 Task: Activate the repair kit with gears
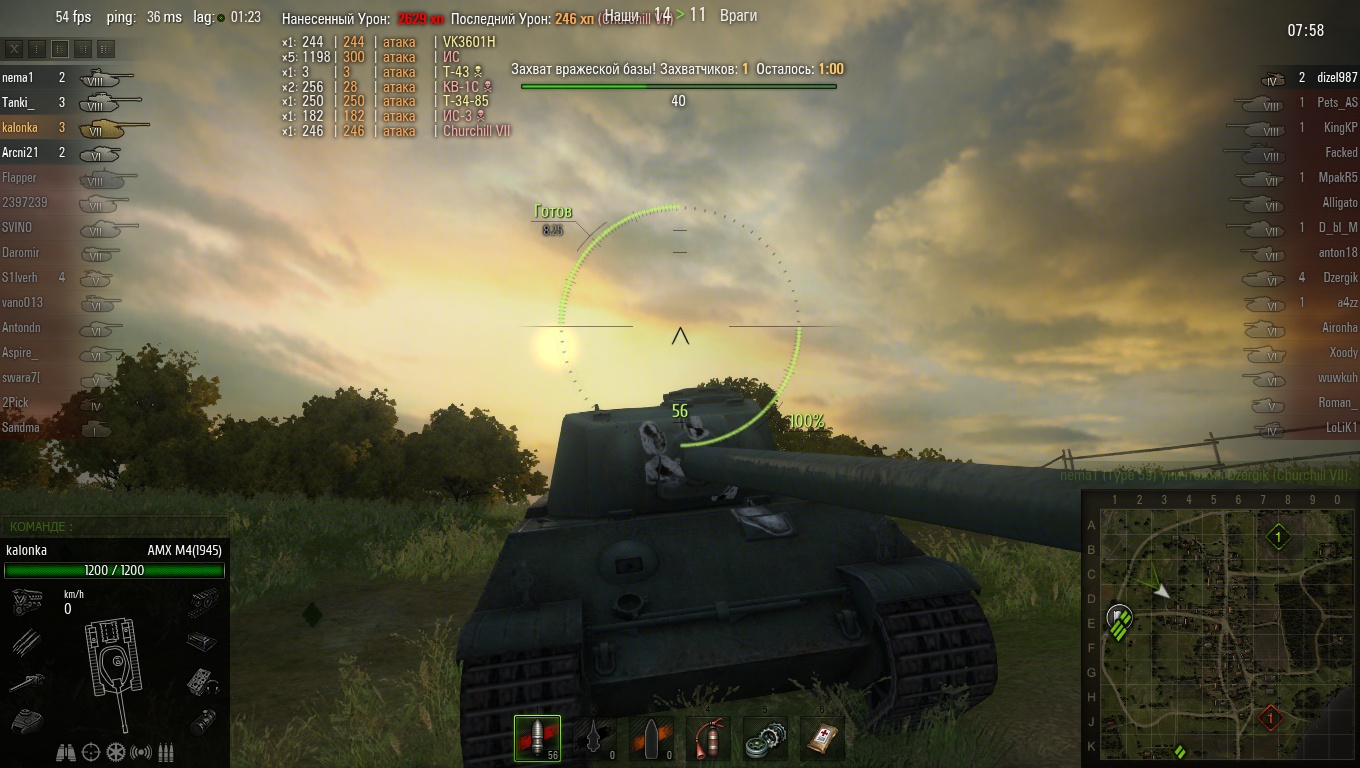[765, 739]
